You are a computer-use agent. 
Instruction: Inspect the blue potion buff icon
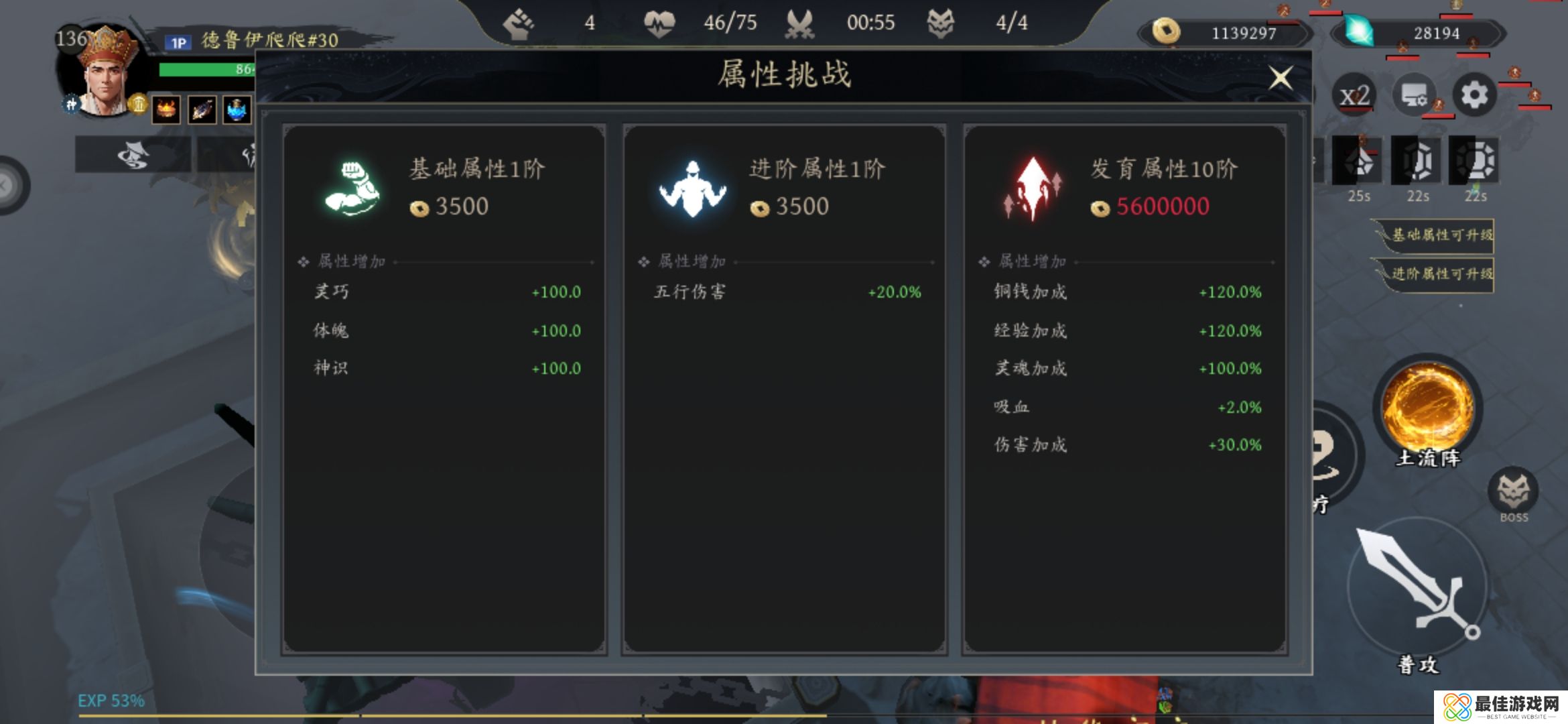tap(237, 109)
